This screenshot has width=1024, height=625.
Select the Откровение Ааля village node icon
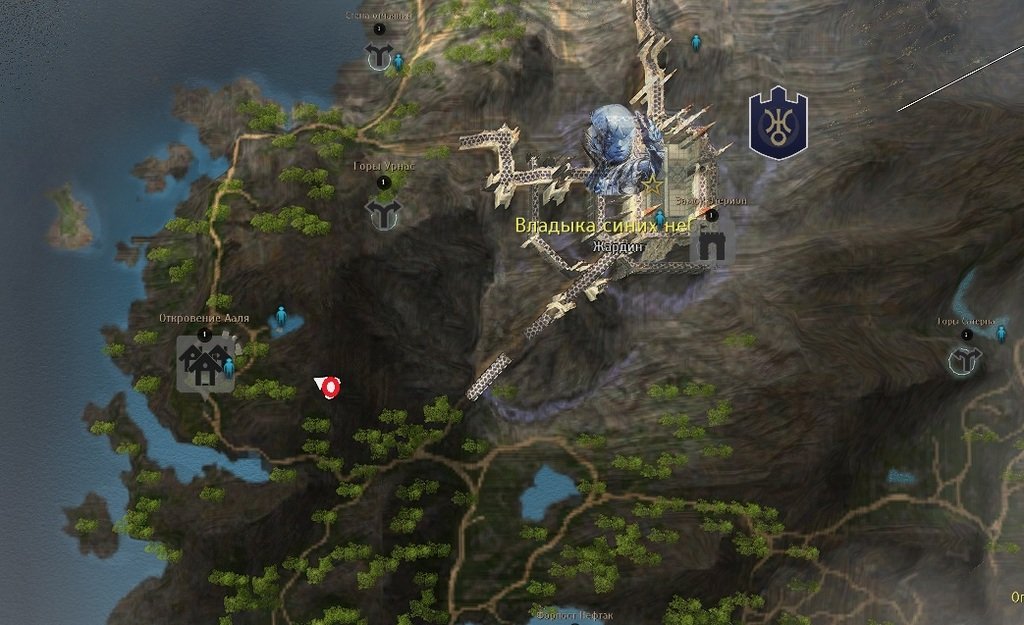pyautogui.click(x=204, y=362)
